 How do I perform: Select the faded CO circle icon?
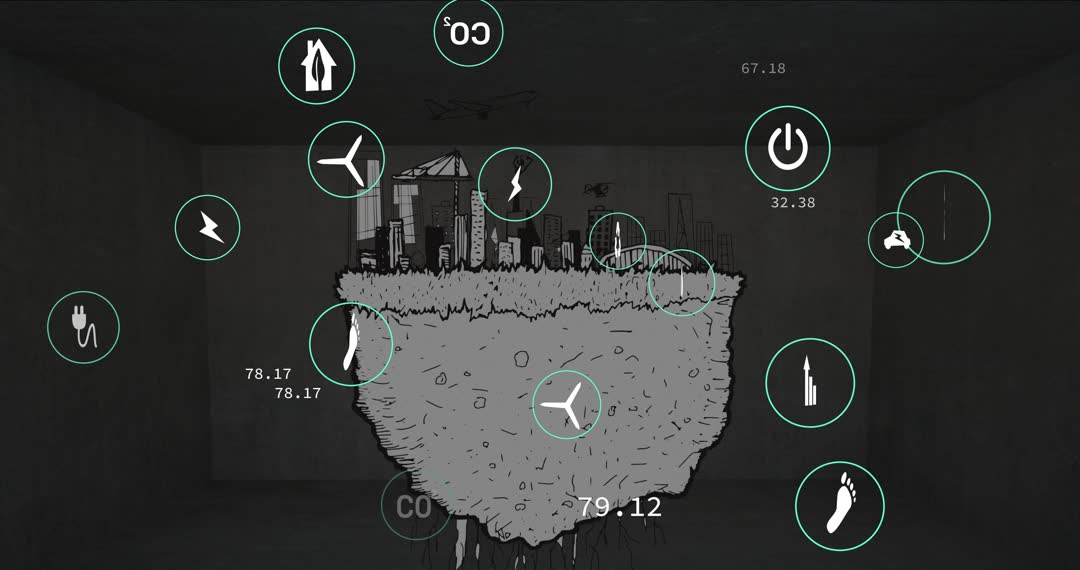coord(415,507)
